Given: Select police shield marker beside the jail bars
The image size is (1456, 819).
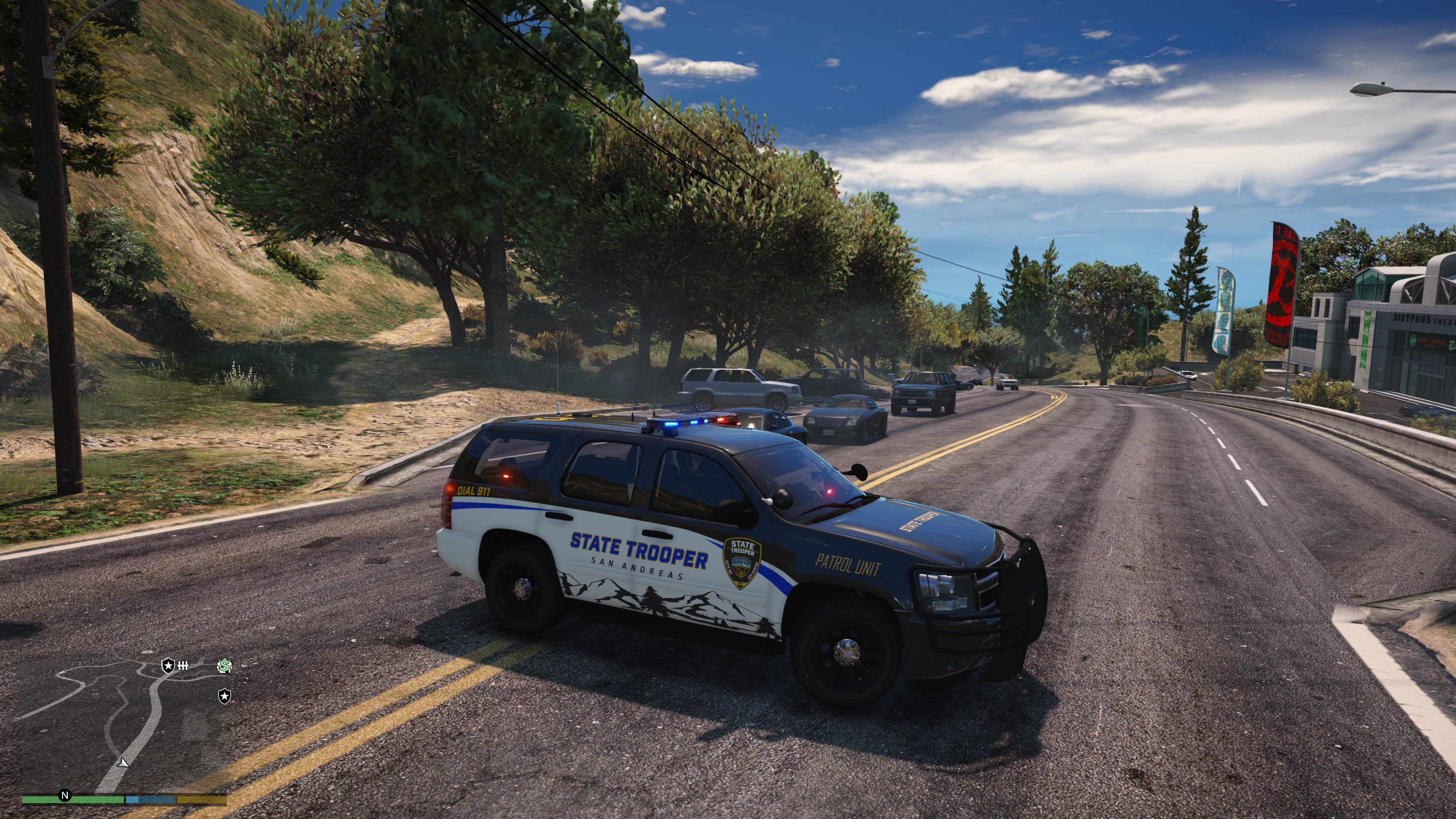Looking at the screenshot, I should coord(168,666).
